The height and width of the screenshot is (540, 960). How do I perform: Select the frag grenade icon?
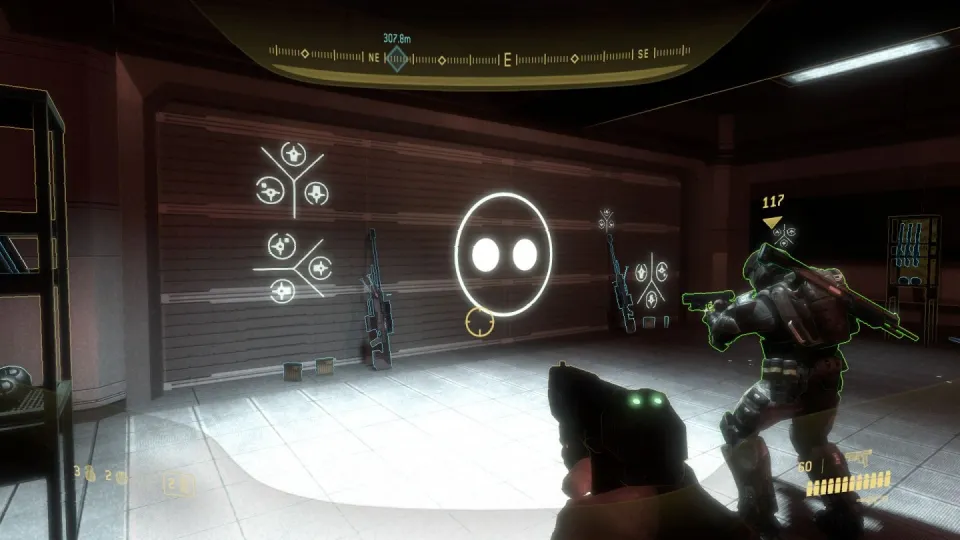pyautogui.click(x=90, y=475)
